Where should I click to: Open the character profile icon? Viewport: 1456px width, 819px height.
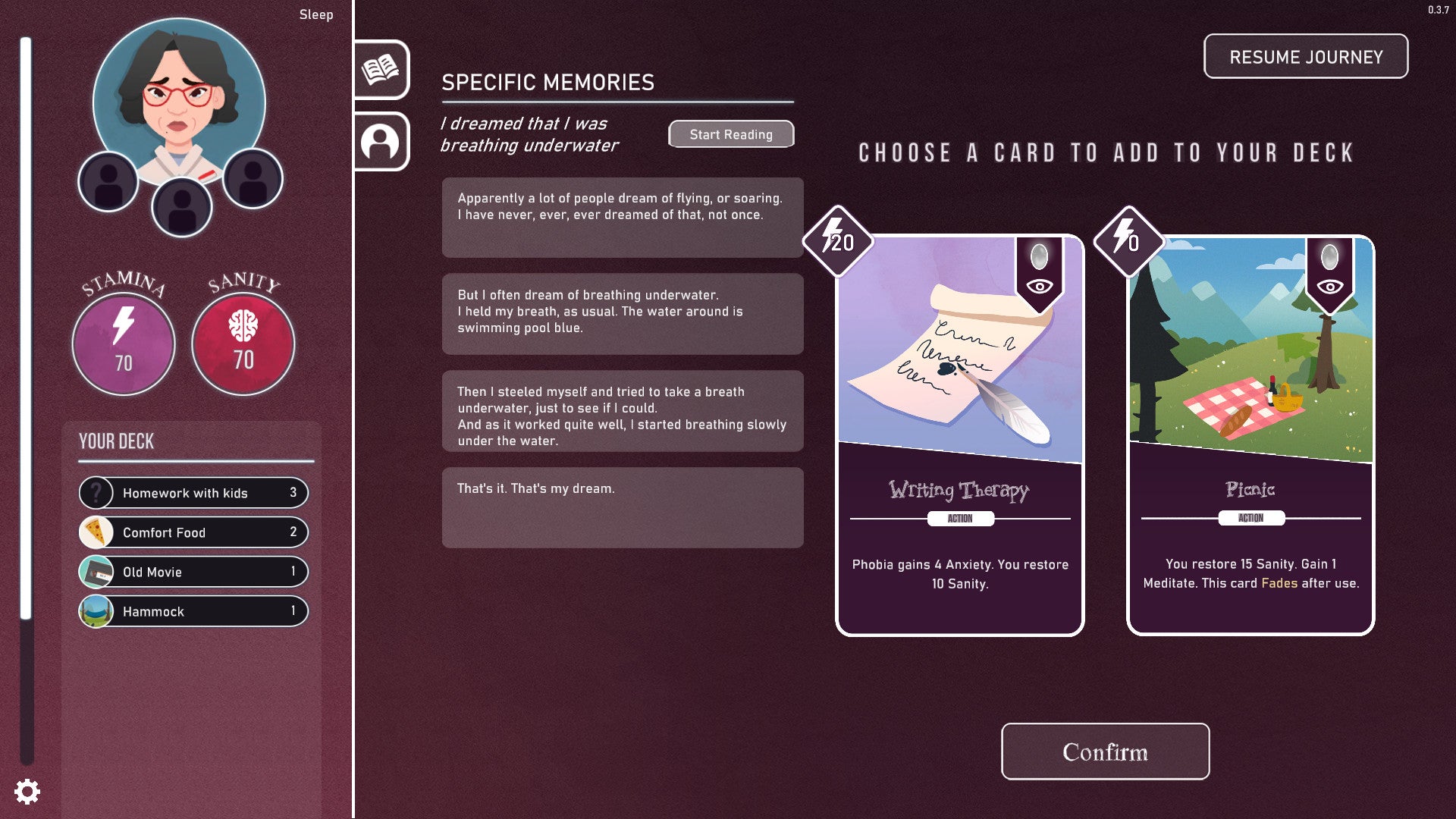tap(381, 142)
